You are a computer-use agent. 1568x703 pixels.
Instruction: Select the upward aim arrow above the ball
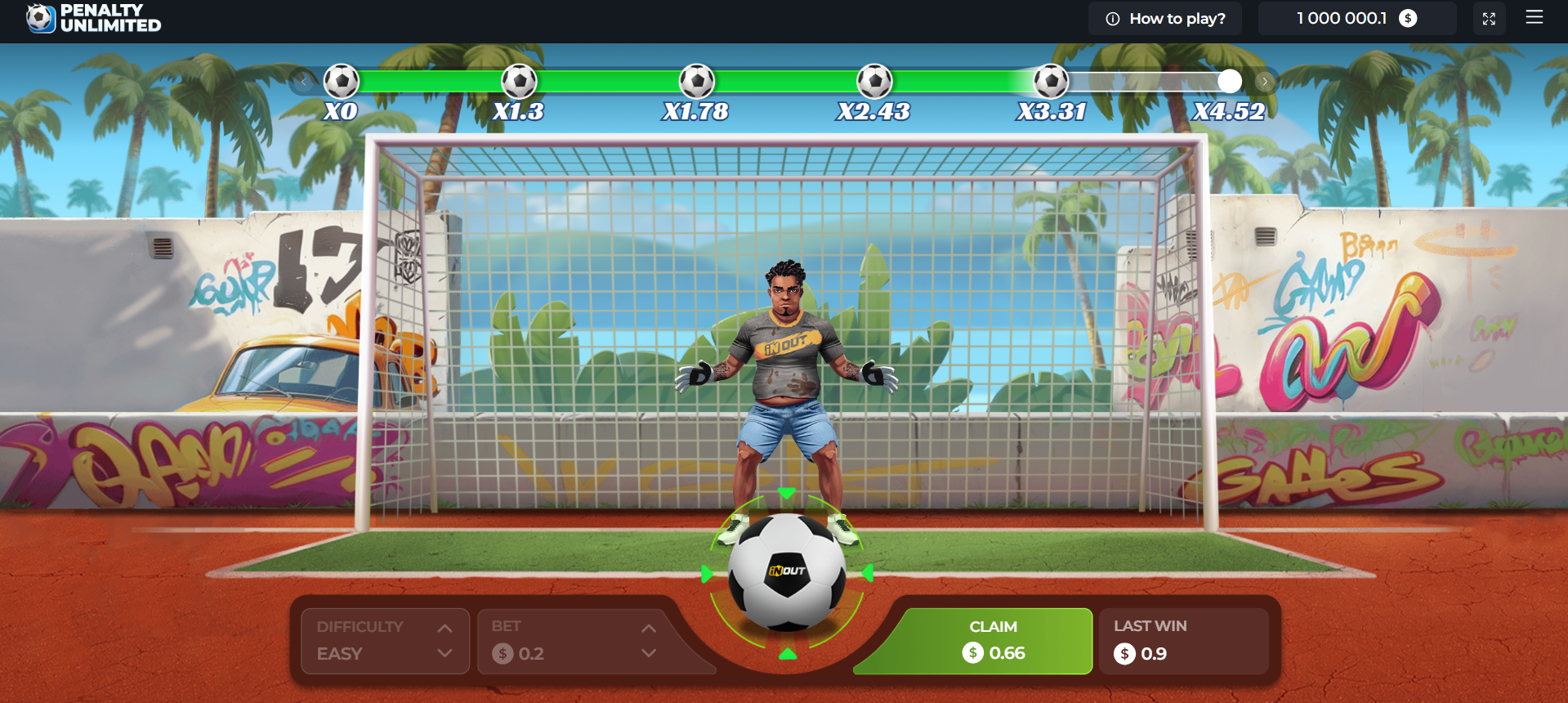(787, 492)
